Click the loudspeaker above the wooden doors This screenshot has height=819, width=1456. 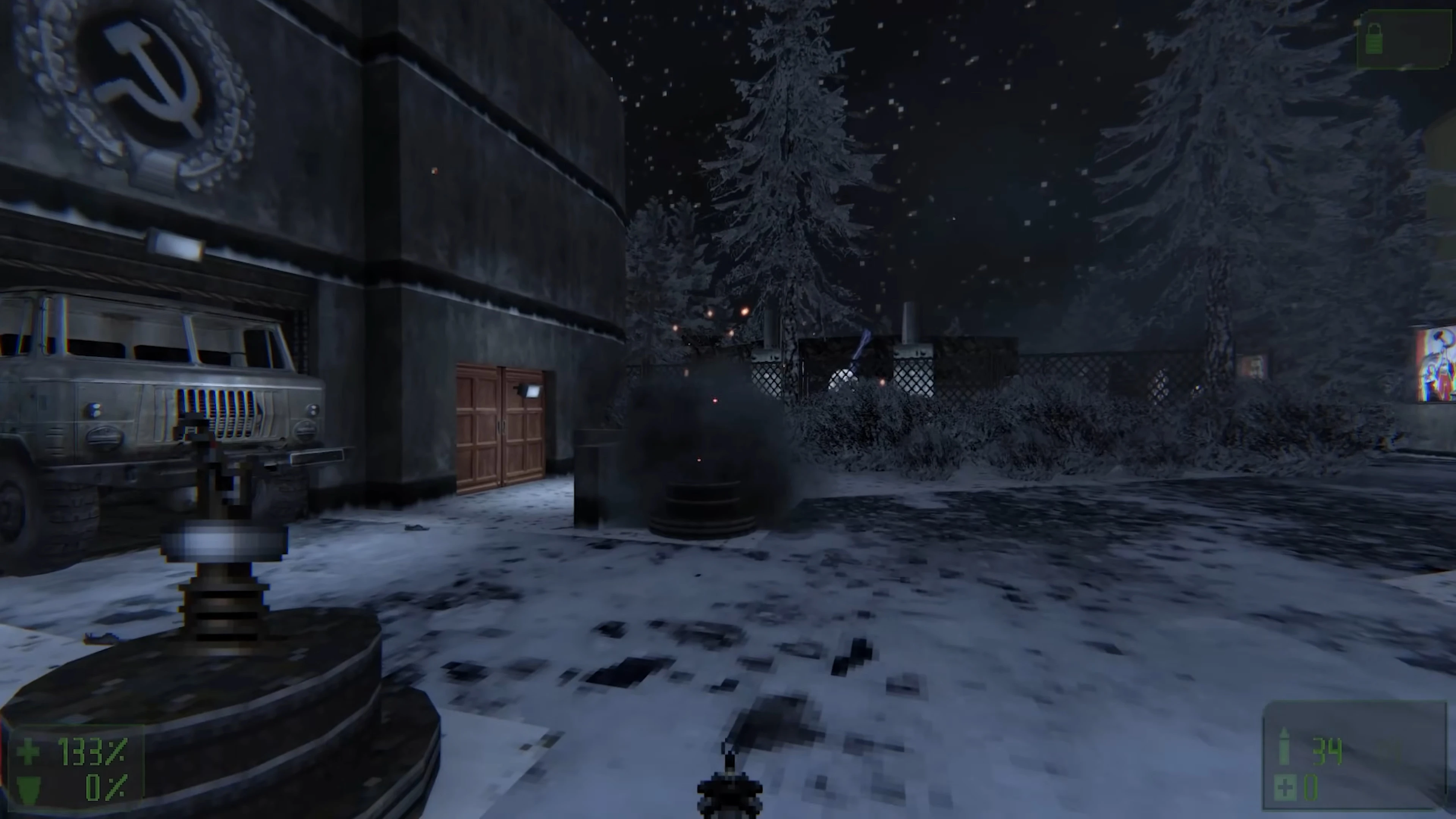530,391
